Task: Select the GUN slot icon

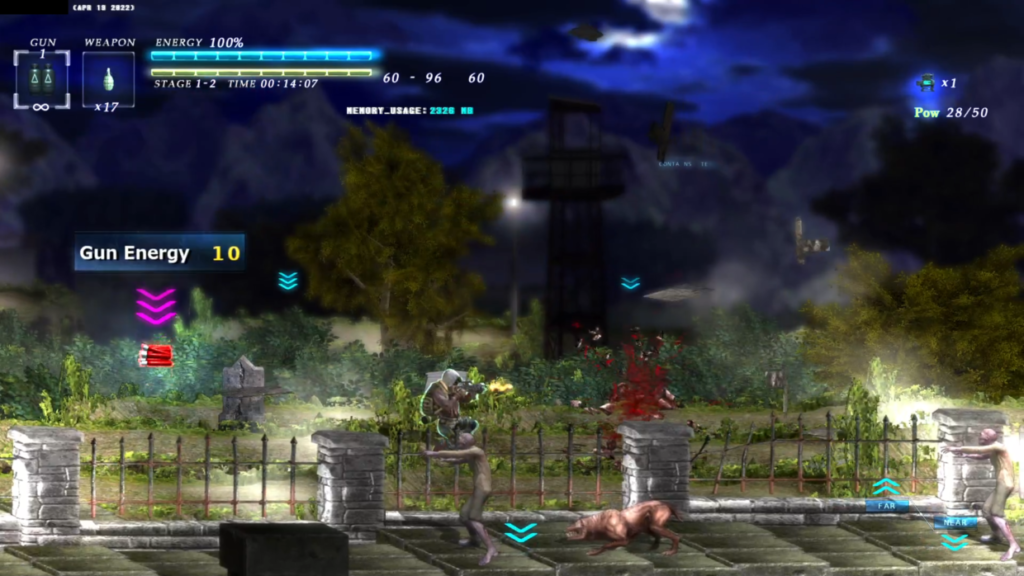Action: pos(42,78)
